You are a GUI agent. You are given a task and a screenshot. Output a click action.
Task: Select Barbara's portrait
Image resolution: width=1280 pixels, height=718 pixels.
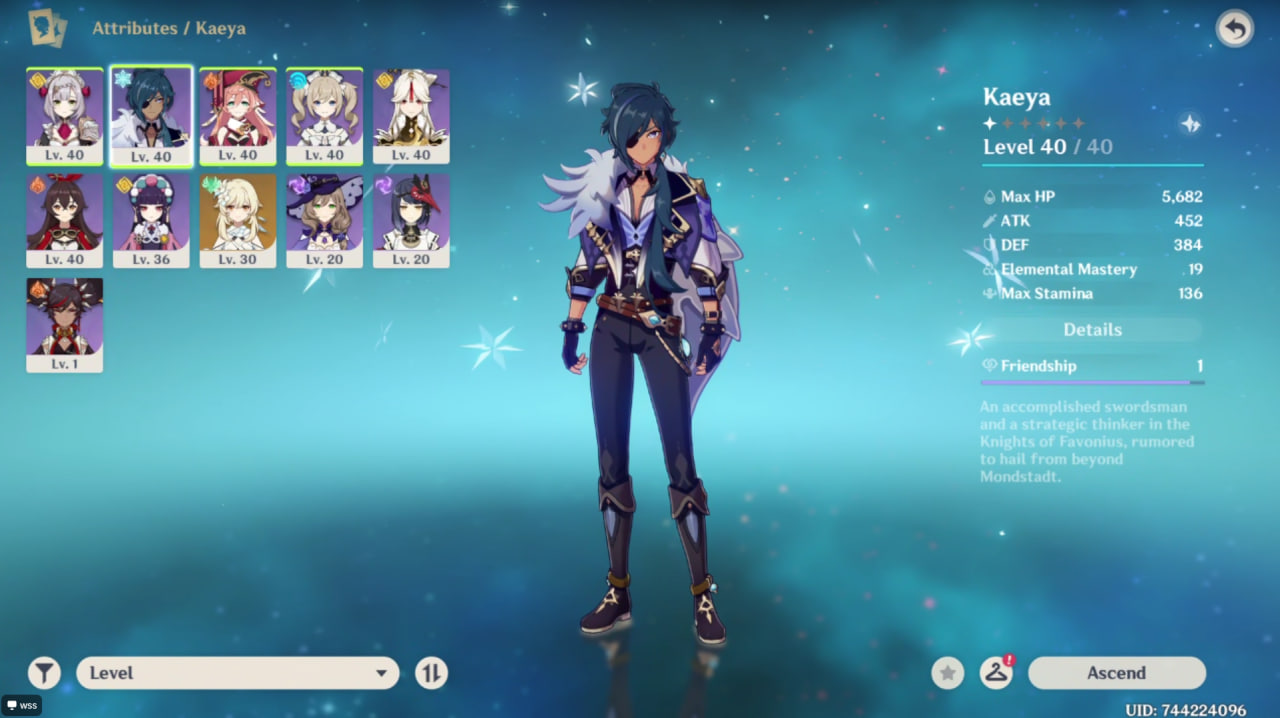[x=325, y=115]
